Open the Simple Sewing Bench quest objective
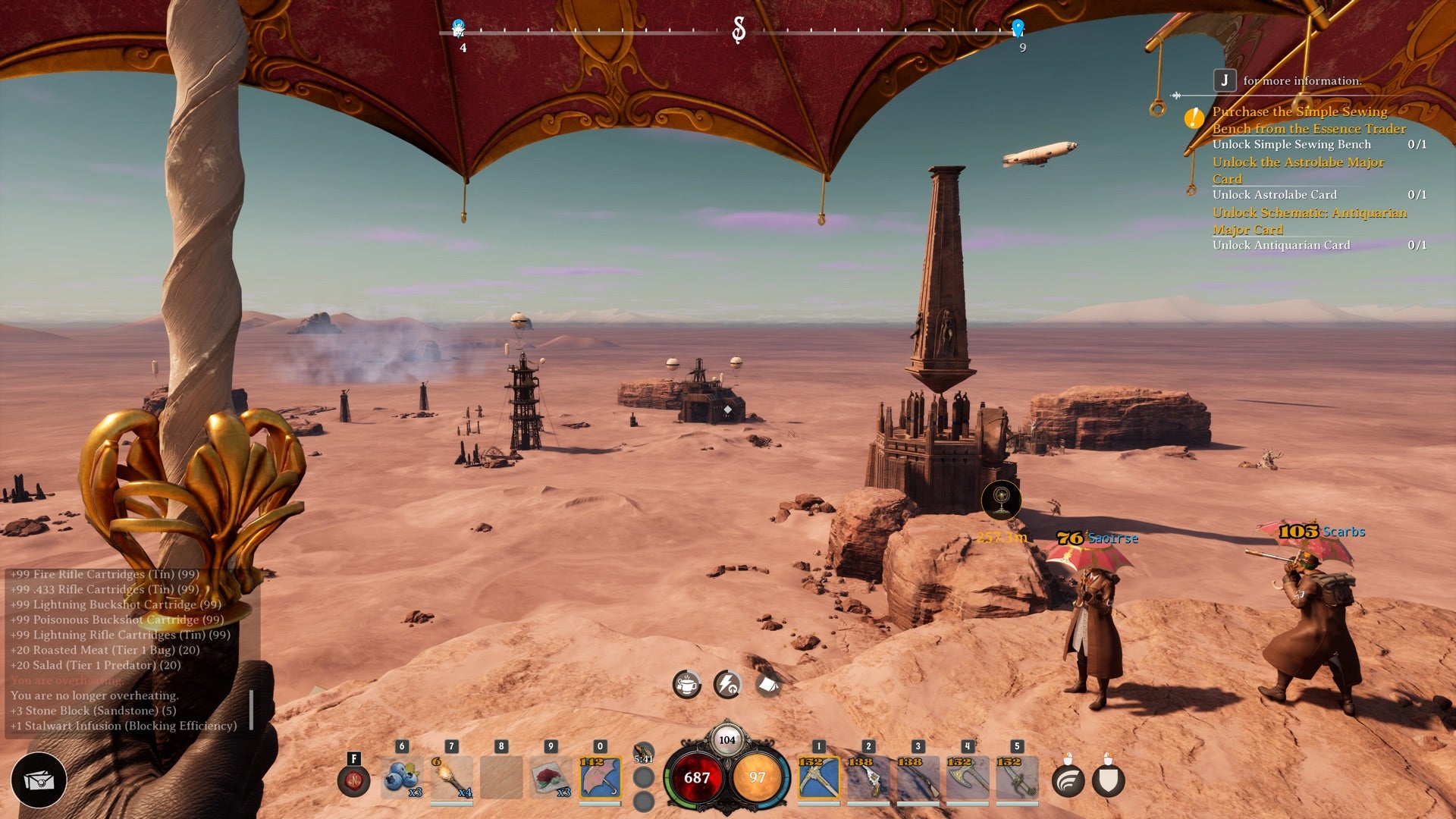1456x819 pixels. (1308, 120)
